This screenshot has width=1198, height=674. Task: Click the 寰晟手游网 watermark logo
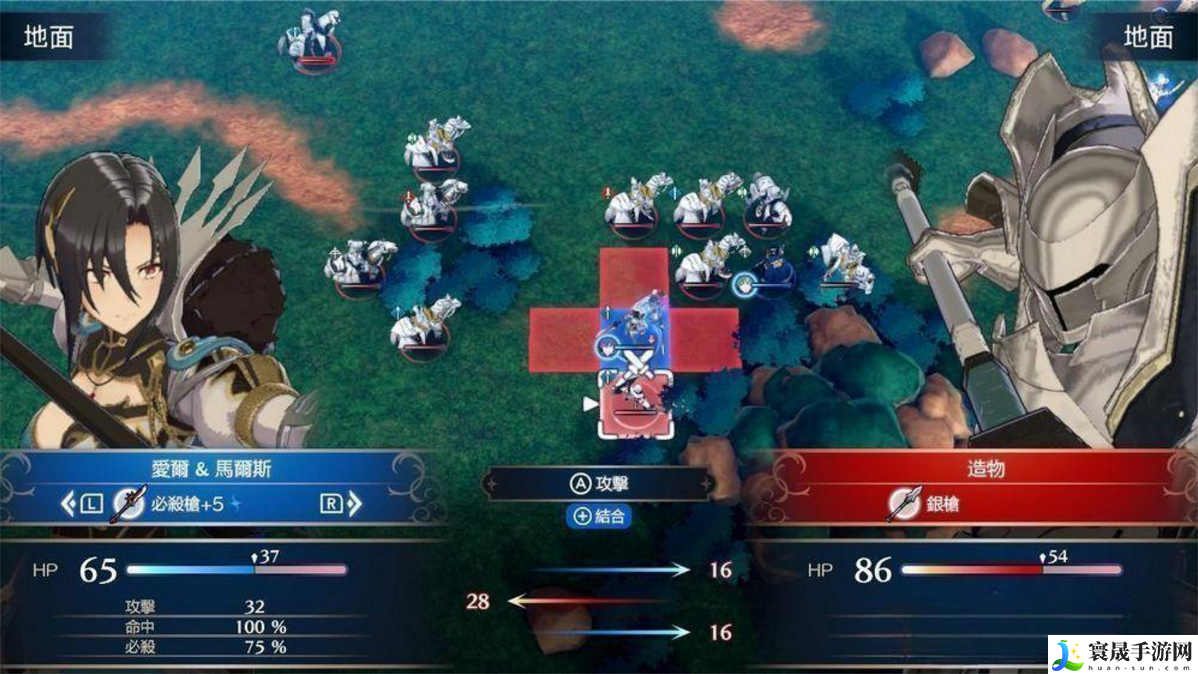pos(1120,653)
